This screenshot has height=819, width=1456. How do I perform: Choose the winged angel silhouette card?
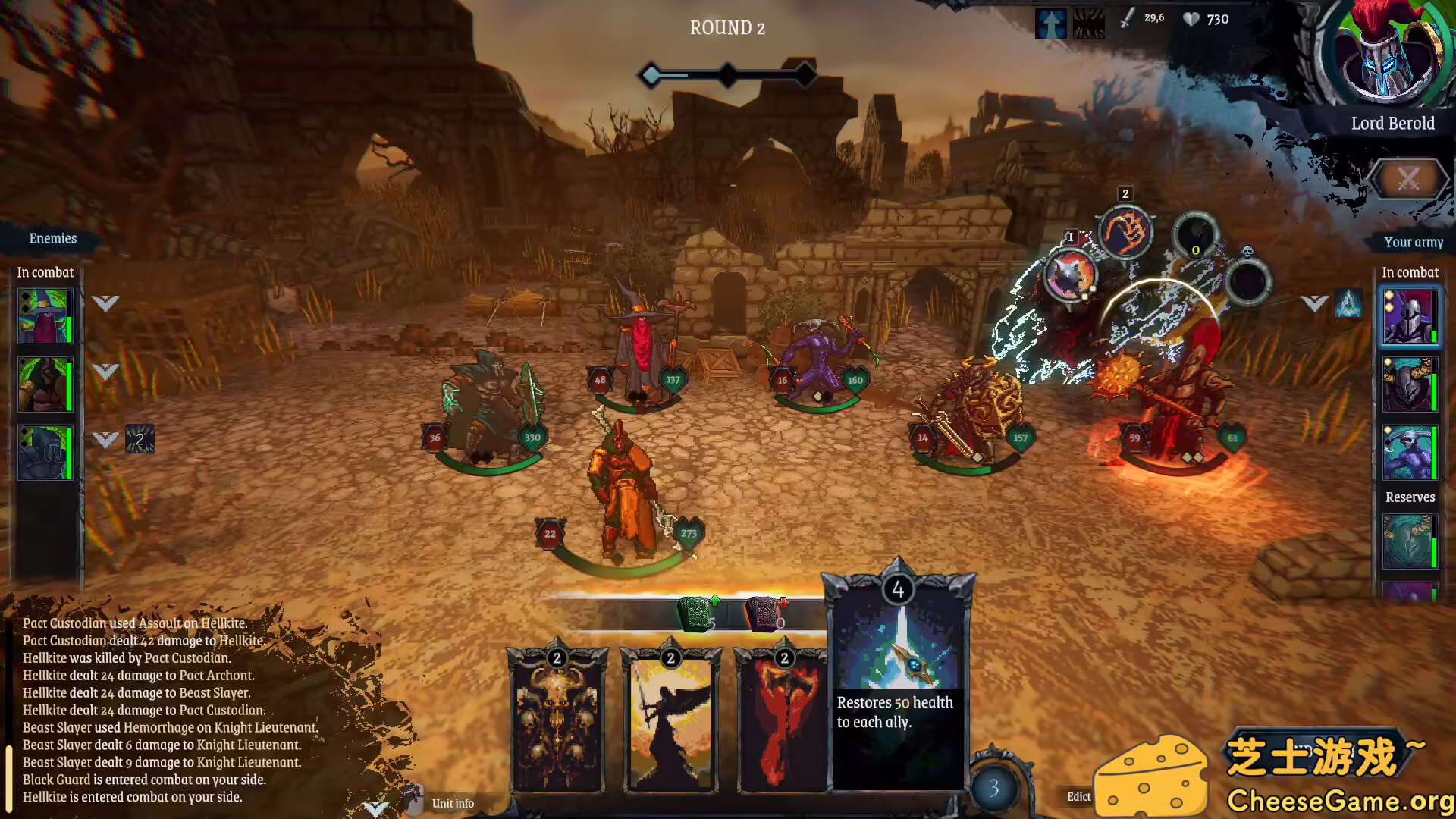(670, 720)
